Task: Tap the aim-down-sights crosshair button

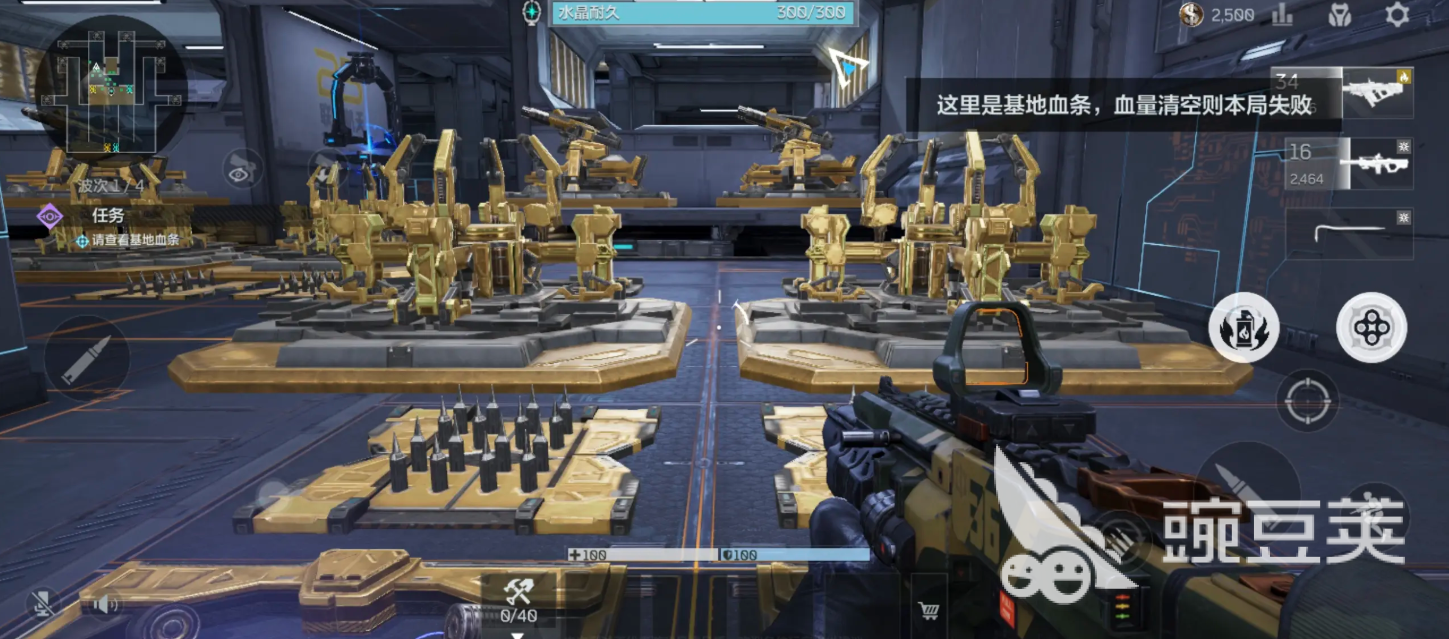Action: click(1307, 401)
